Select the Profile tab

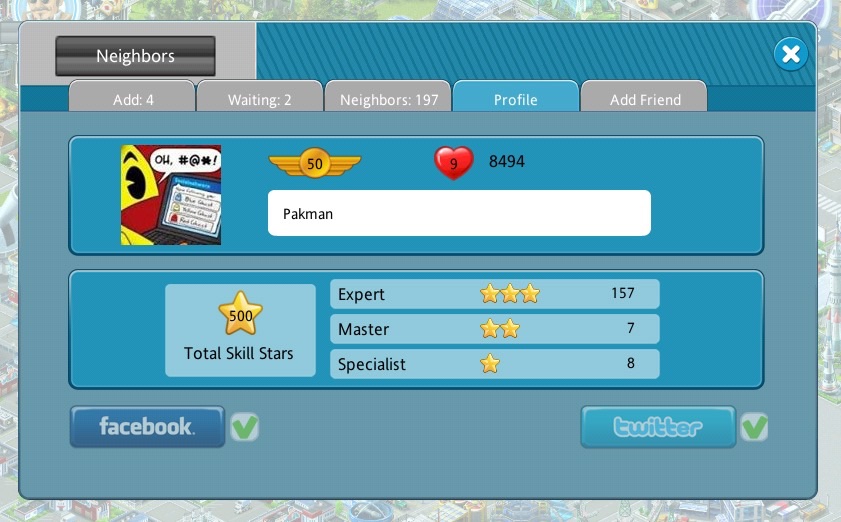click(515, 99)
